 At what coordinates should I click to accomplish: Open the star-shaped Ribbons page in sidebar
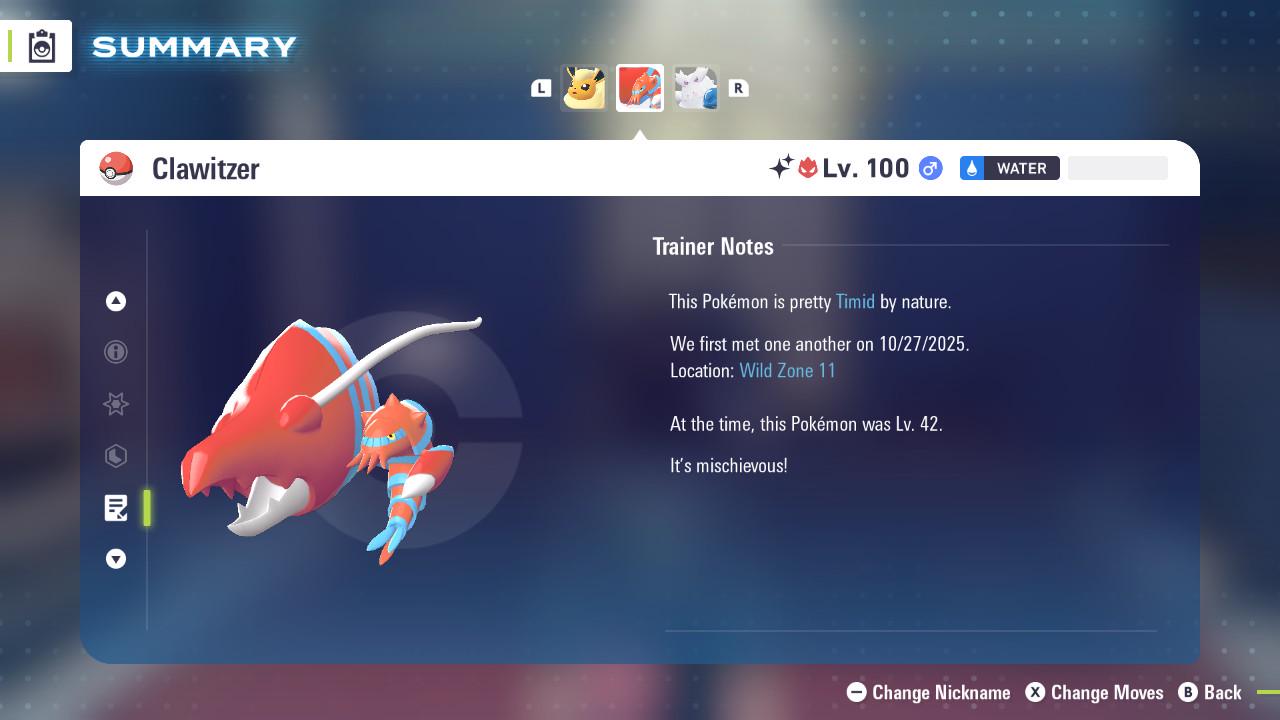116,404
